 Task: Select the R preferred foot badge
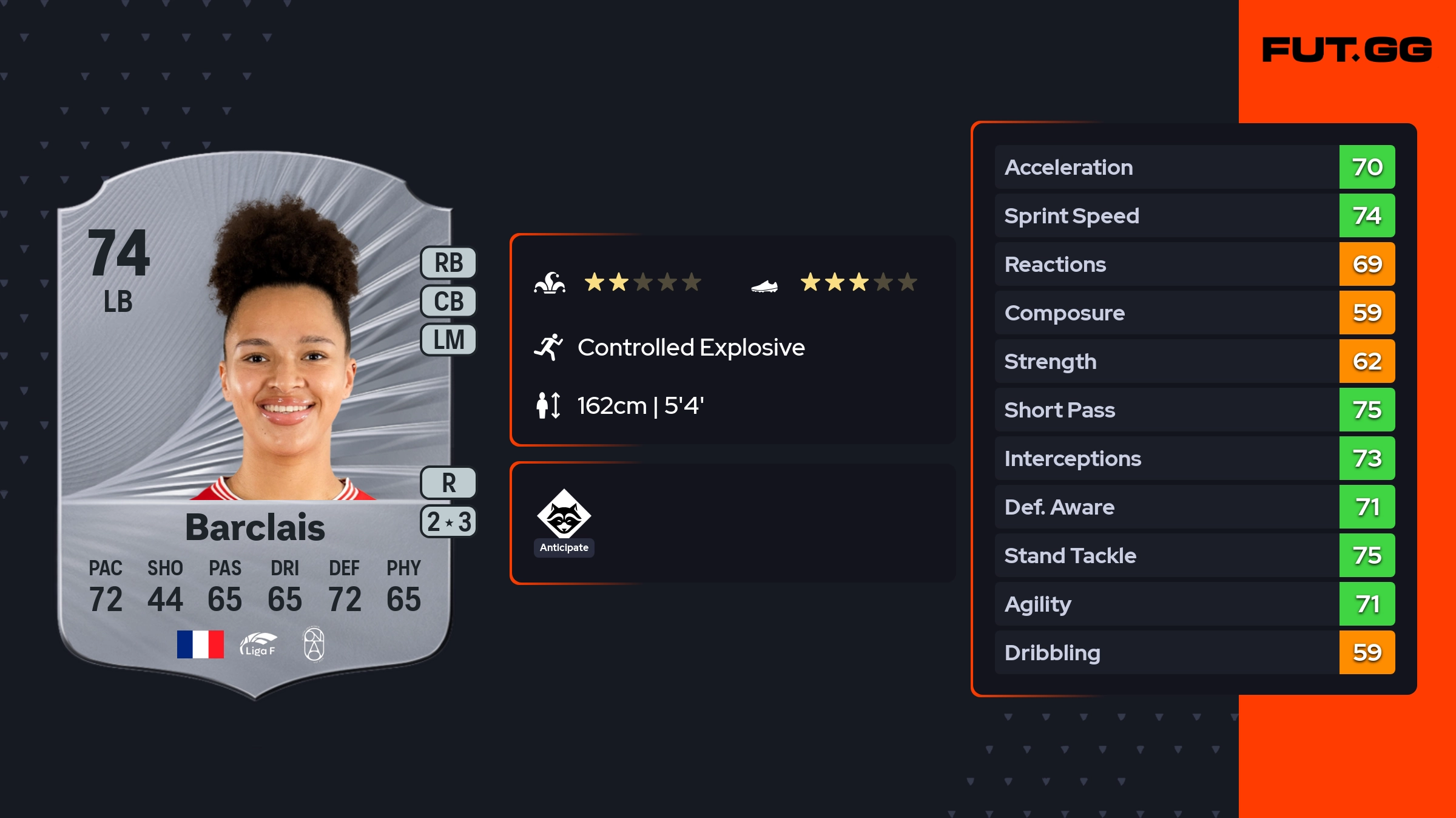pyautogui.click(x=448, y=483)
